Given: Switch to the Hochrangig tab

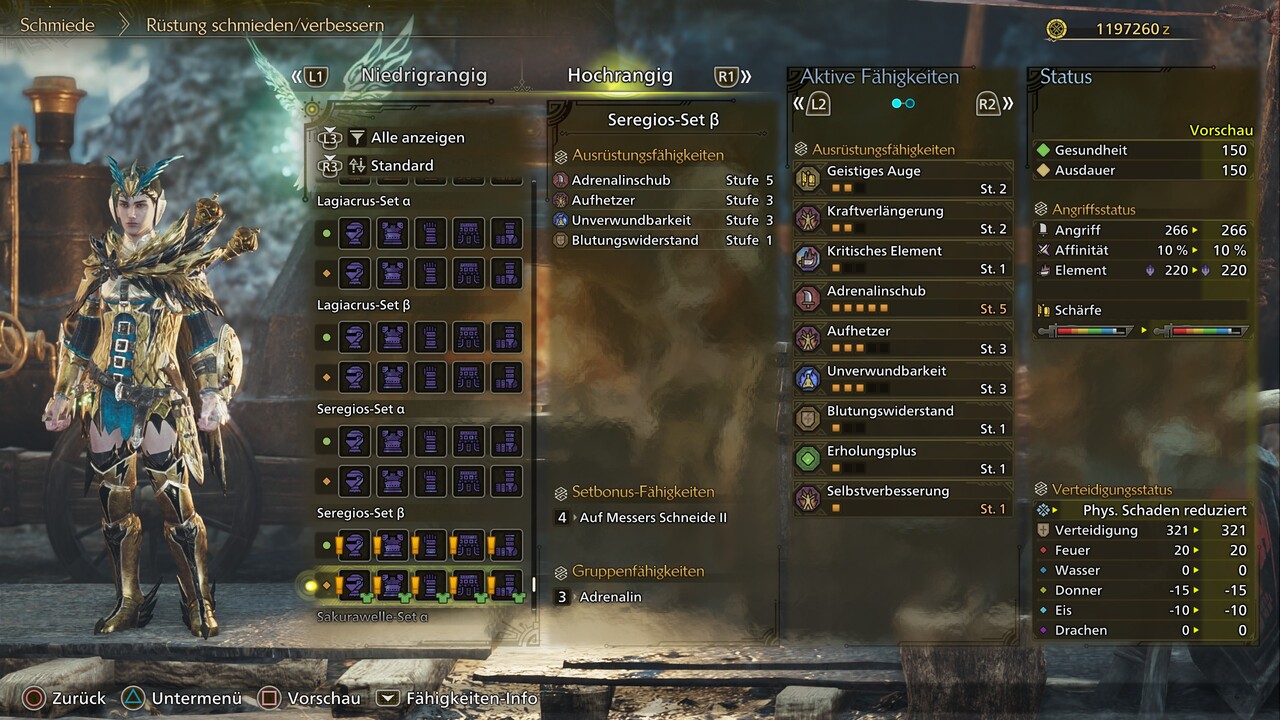Looking at the screenshot, I should 620,76.
